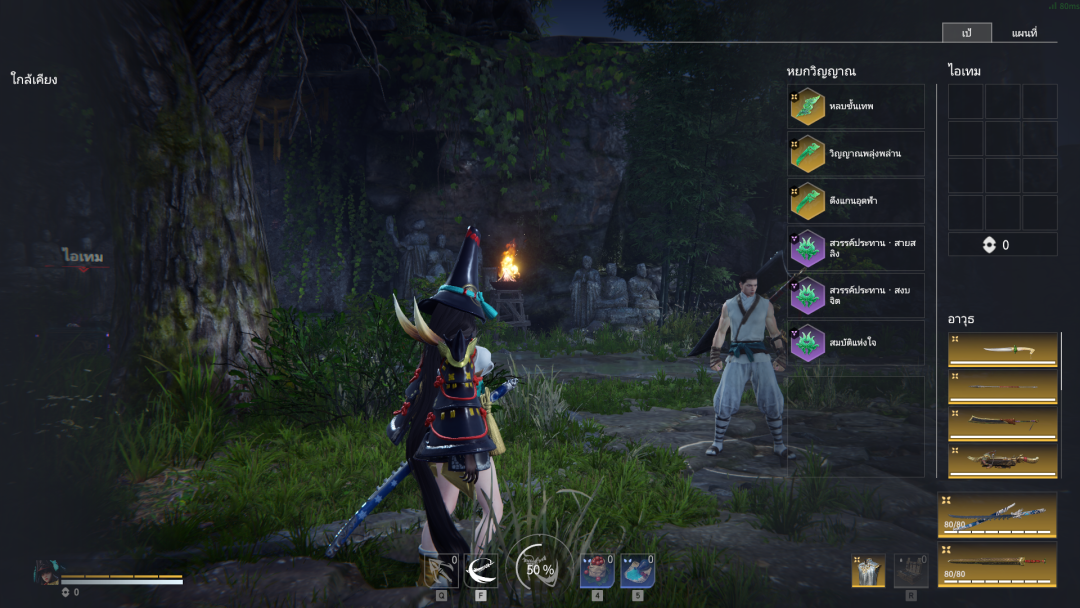The image size is (1080, 608).
Task: Use the red berry pouch consumable
Action: point(597,570)
